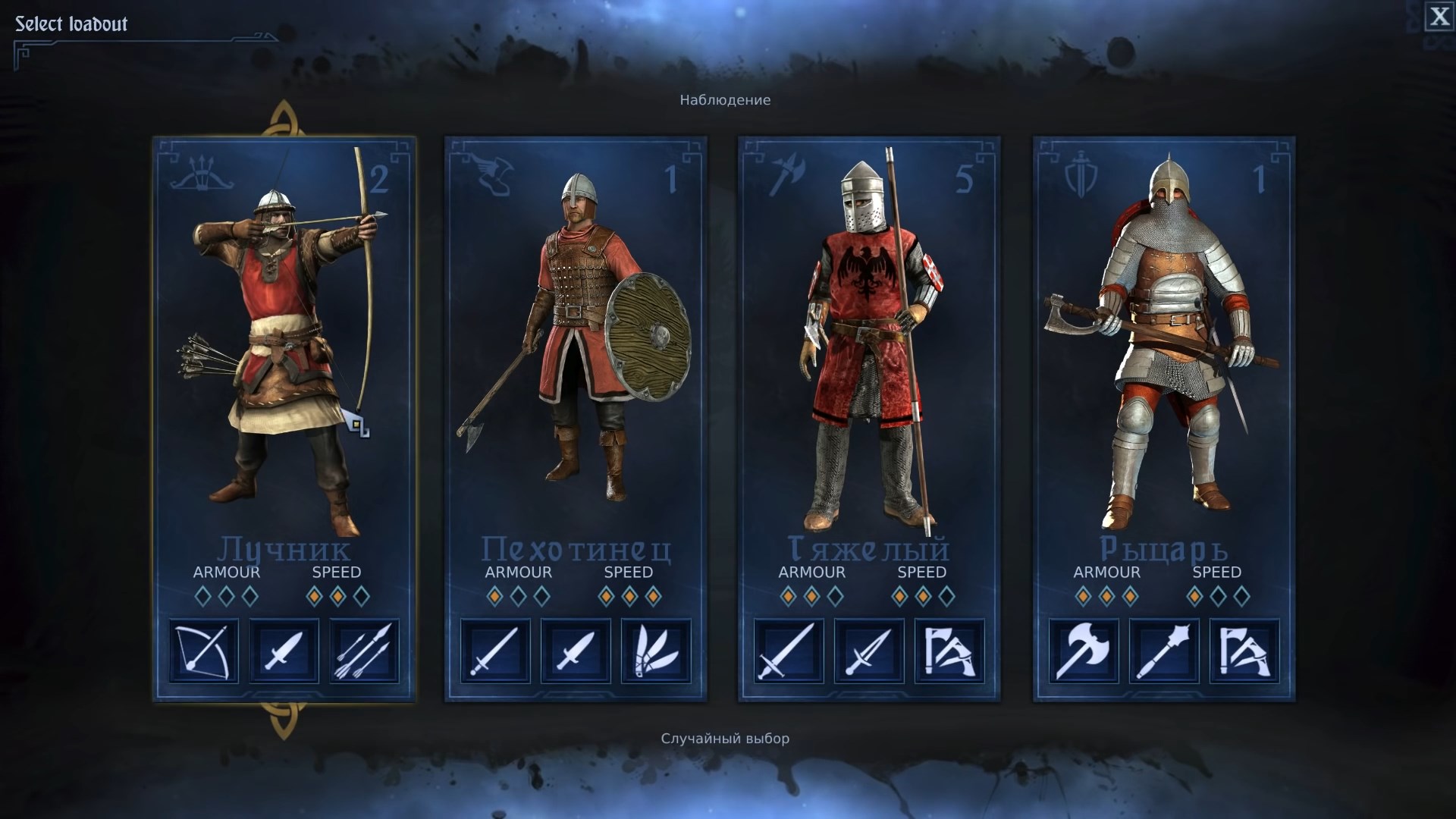Select the throwing axe slot on Тяжелый card
Viewport: 1456px width, 819px height.
point(949,652)
